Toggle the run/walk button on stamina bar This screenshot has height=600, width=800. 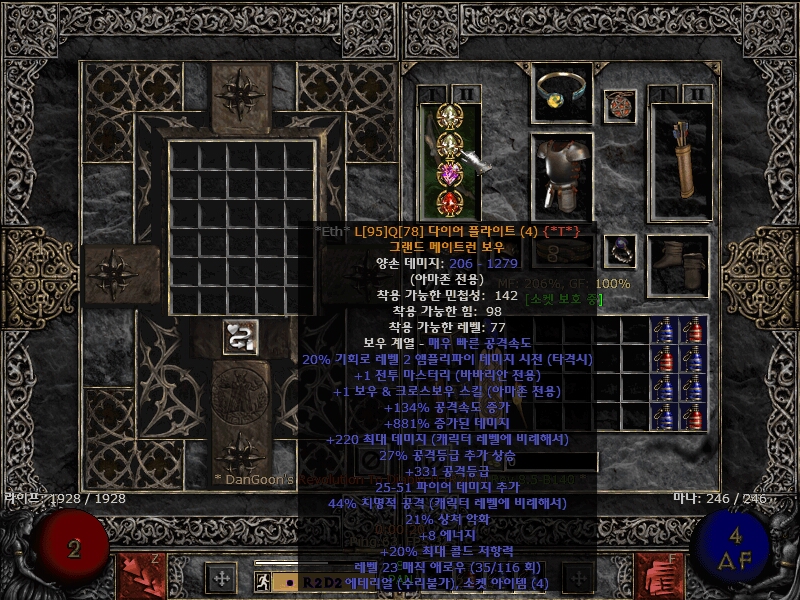pos(262,580)
